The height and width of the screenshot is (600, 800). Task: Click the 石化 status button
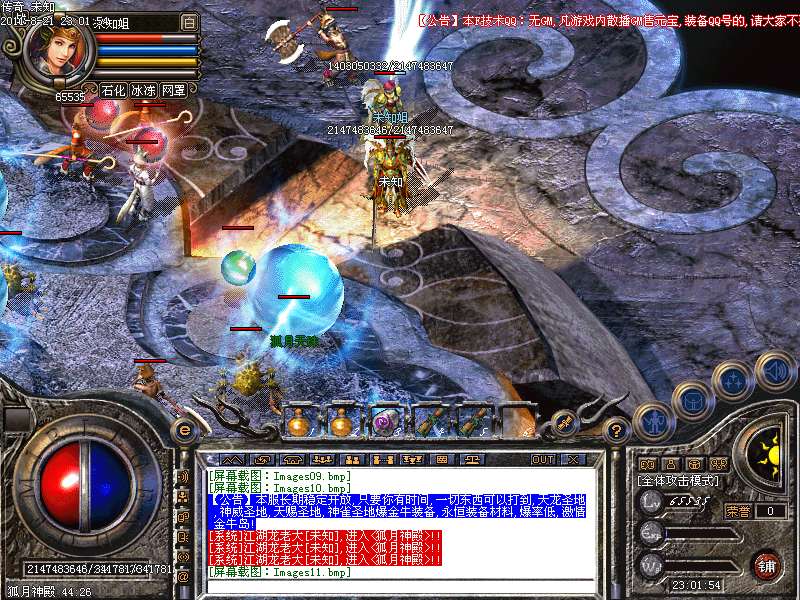pyautogui.click(x=114, y=90)
